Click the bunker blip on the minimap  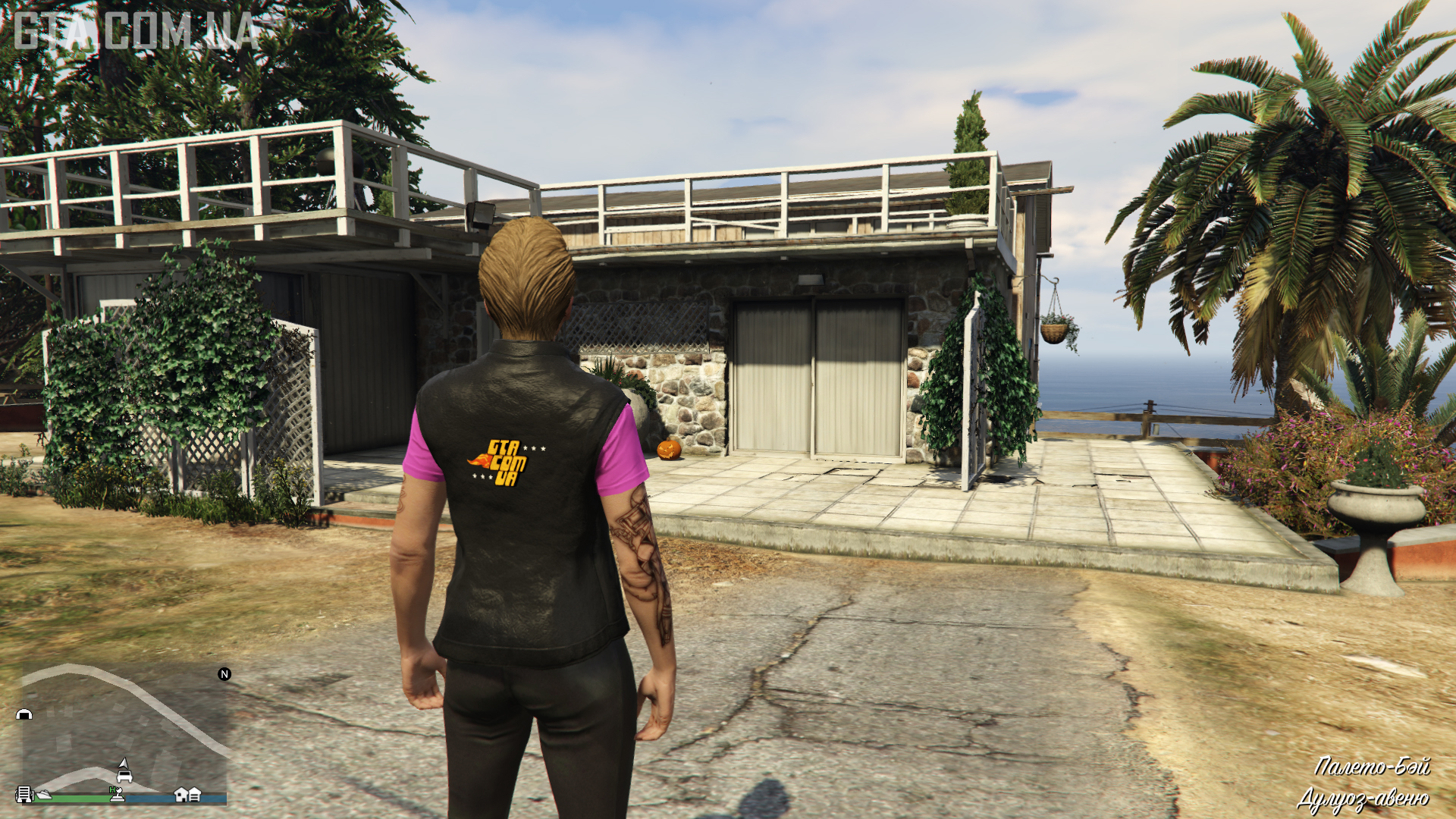(x=24, y=714)
